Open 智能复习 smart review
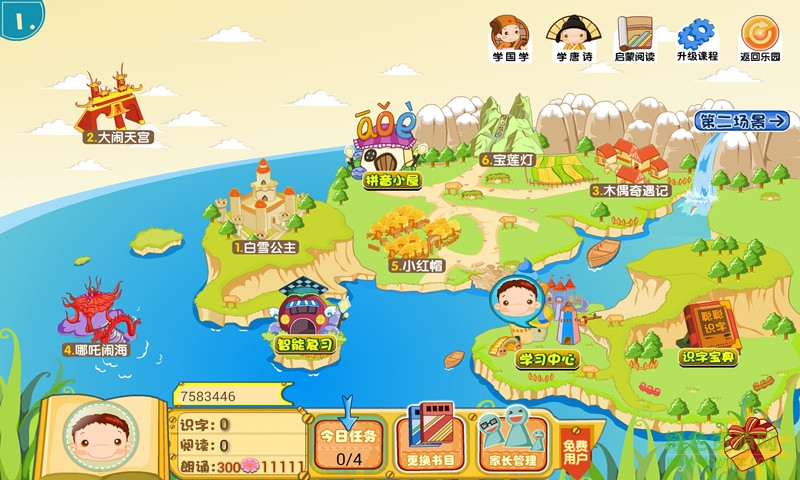This screenshot has width=800, height=480. click(x=310, y=315)
